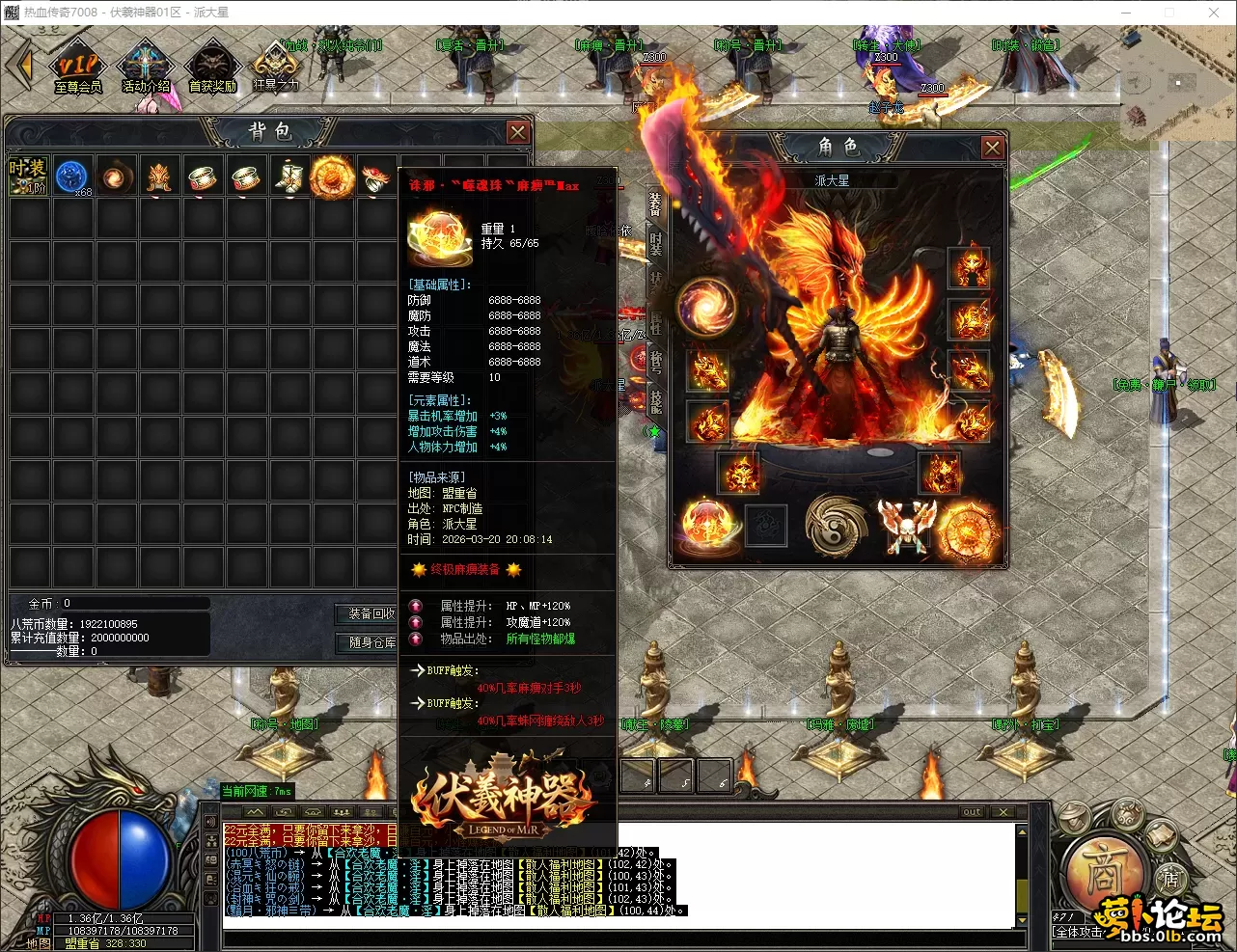Activate the 狂暴之力 icon
The image size is (1237, 952).
275,68
